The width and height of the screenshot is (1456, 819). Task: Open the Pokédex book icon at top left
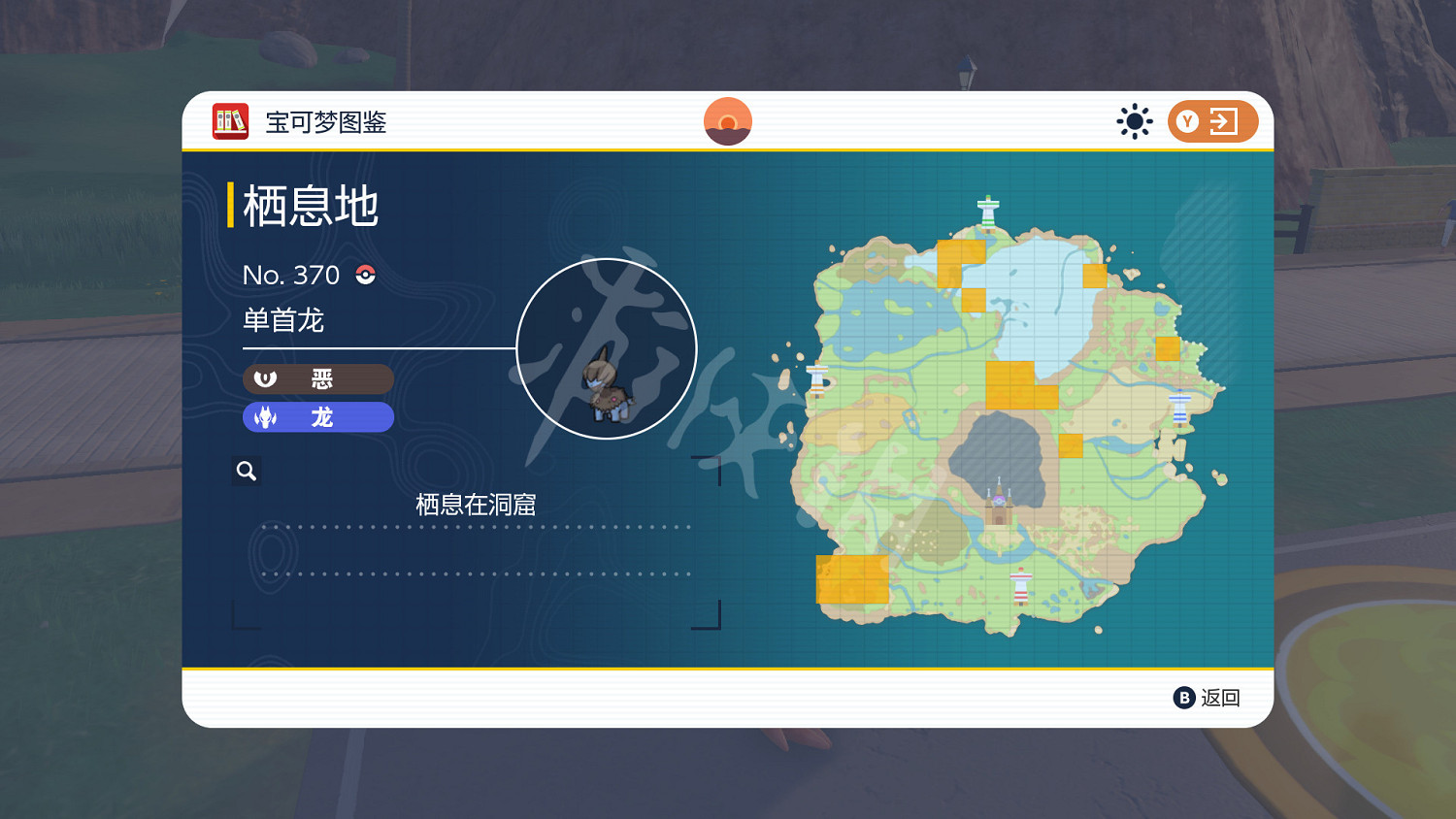pyautogui.click(x=230, y=121)
